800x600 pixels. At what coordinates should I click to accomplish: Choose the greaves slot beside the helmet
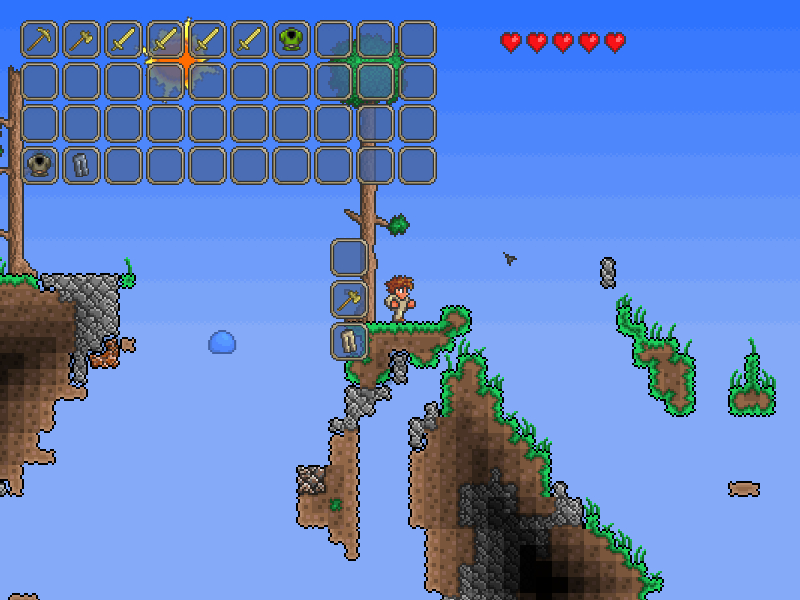click(x=82, y=165)
